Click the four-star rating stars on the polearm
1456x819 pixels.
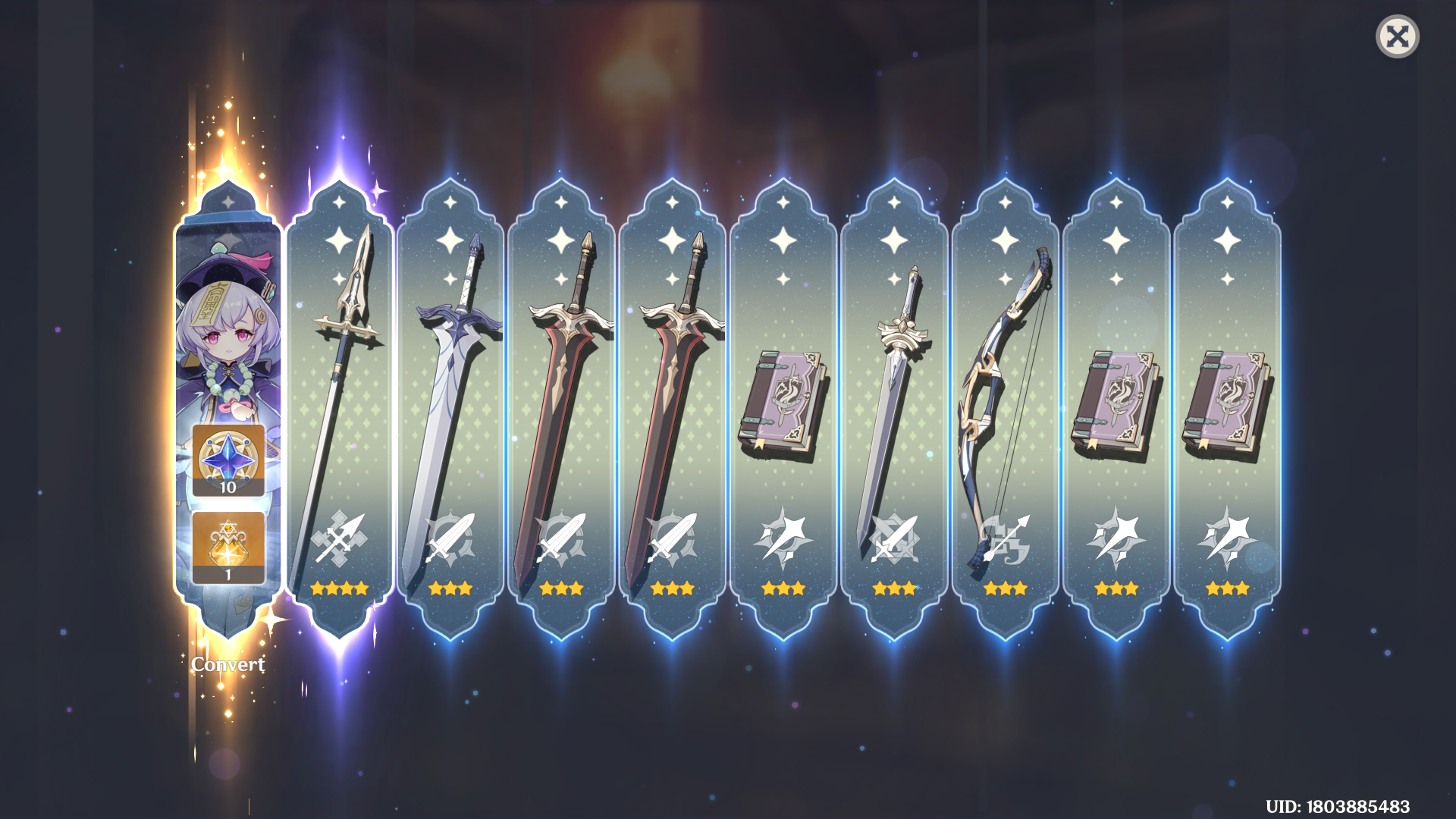(x=340, y=588)
